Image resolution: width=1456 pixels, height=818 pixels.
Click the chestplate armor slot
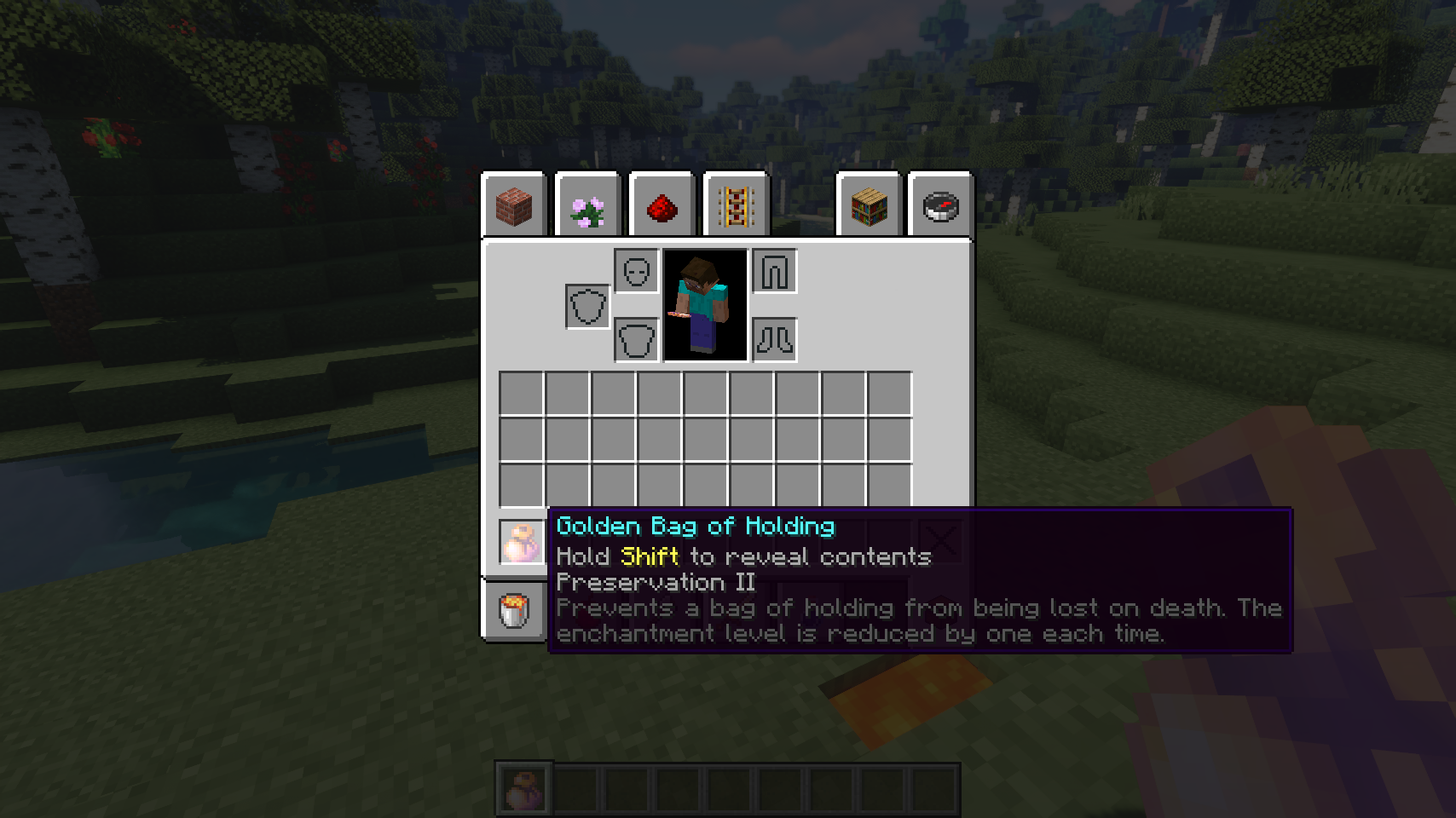[637, 340]
